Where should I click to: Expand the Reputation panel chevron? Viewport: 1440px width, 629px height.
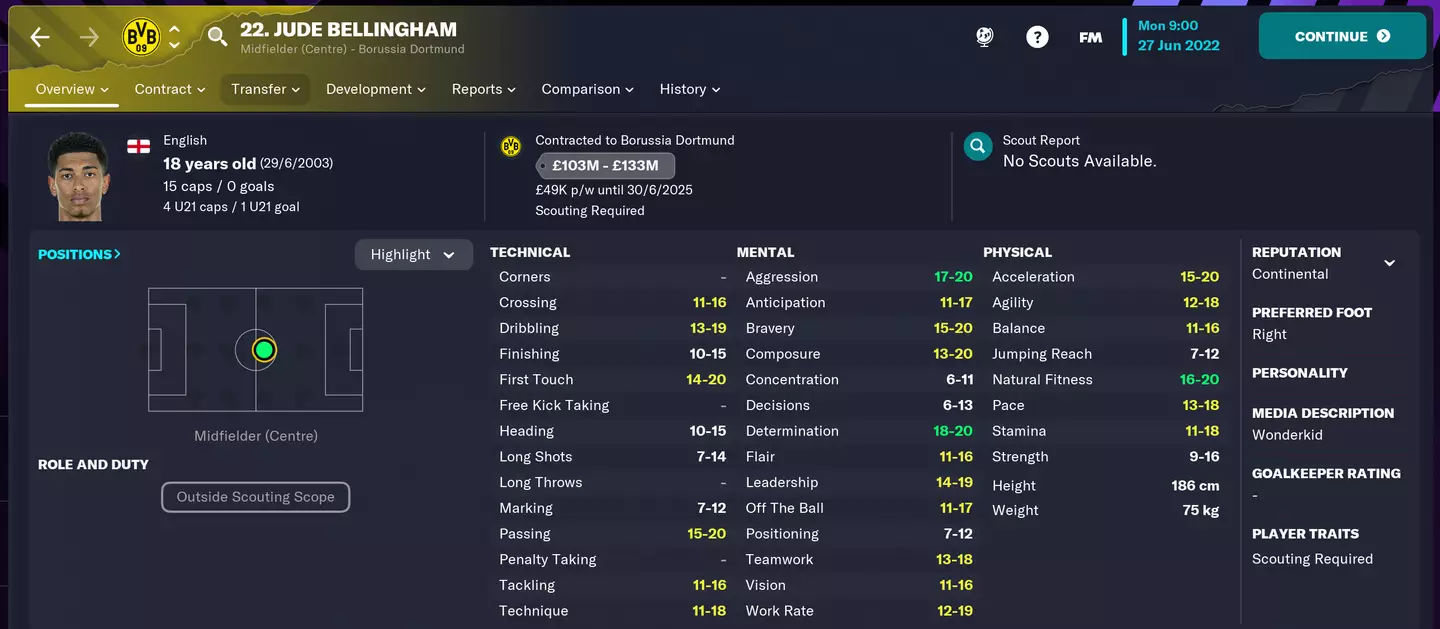pyautogui.click(x=1389, y=263)
